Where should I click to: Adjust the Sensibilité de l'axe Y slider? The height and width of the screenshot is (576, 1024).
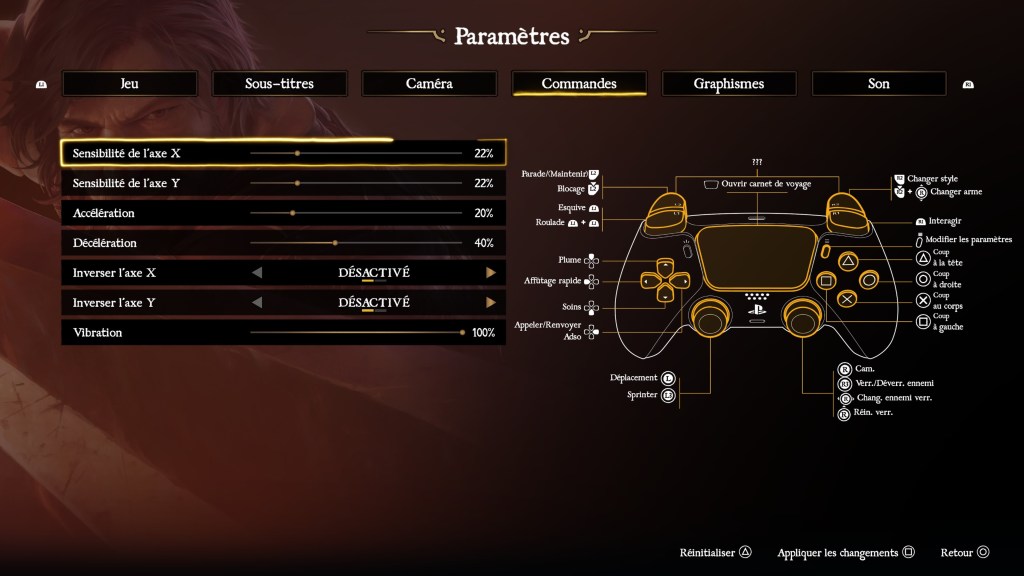point(298,183)
